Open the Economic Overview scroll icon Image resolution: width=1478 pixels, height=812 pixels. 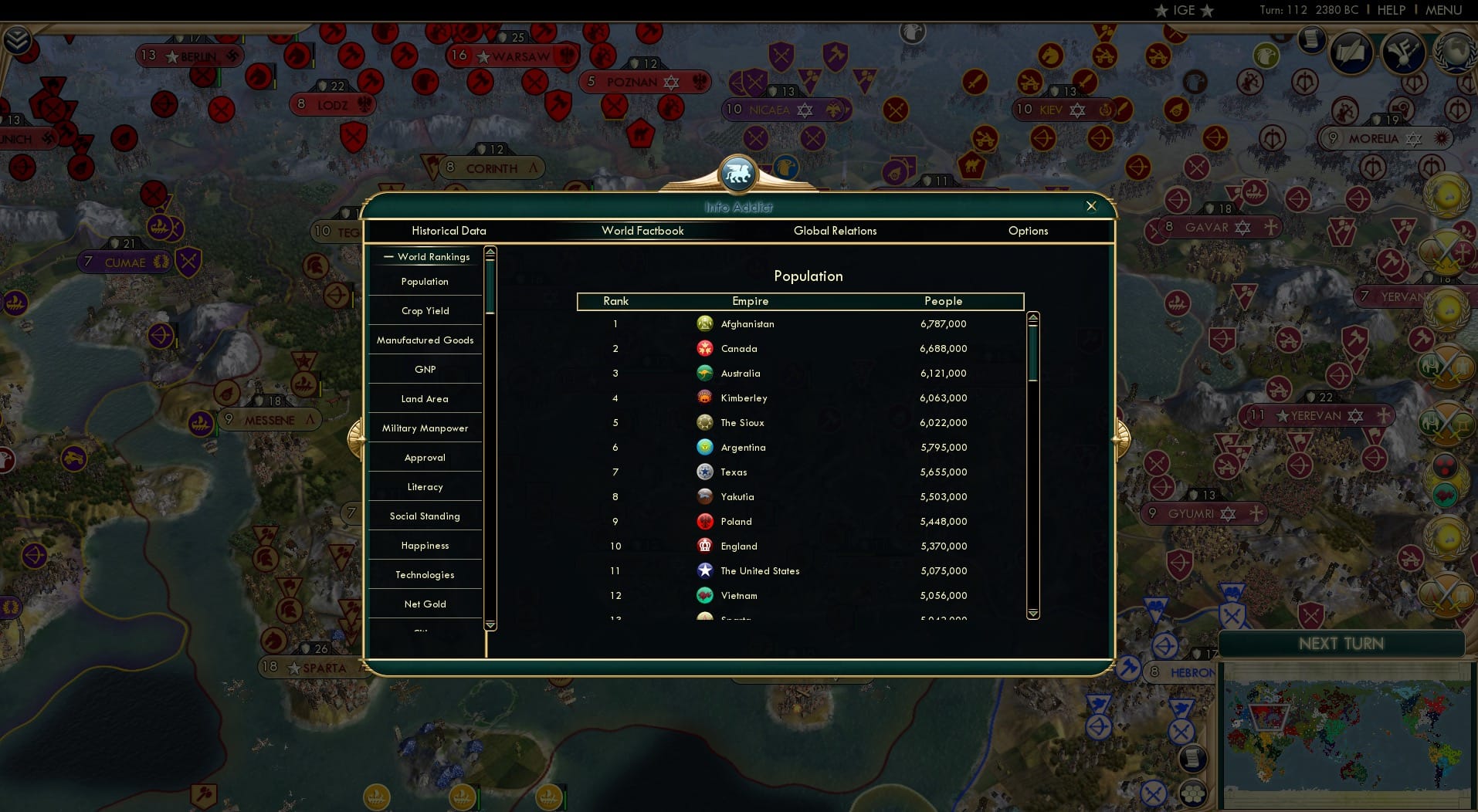[x=1311, y=39]
